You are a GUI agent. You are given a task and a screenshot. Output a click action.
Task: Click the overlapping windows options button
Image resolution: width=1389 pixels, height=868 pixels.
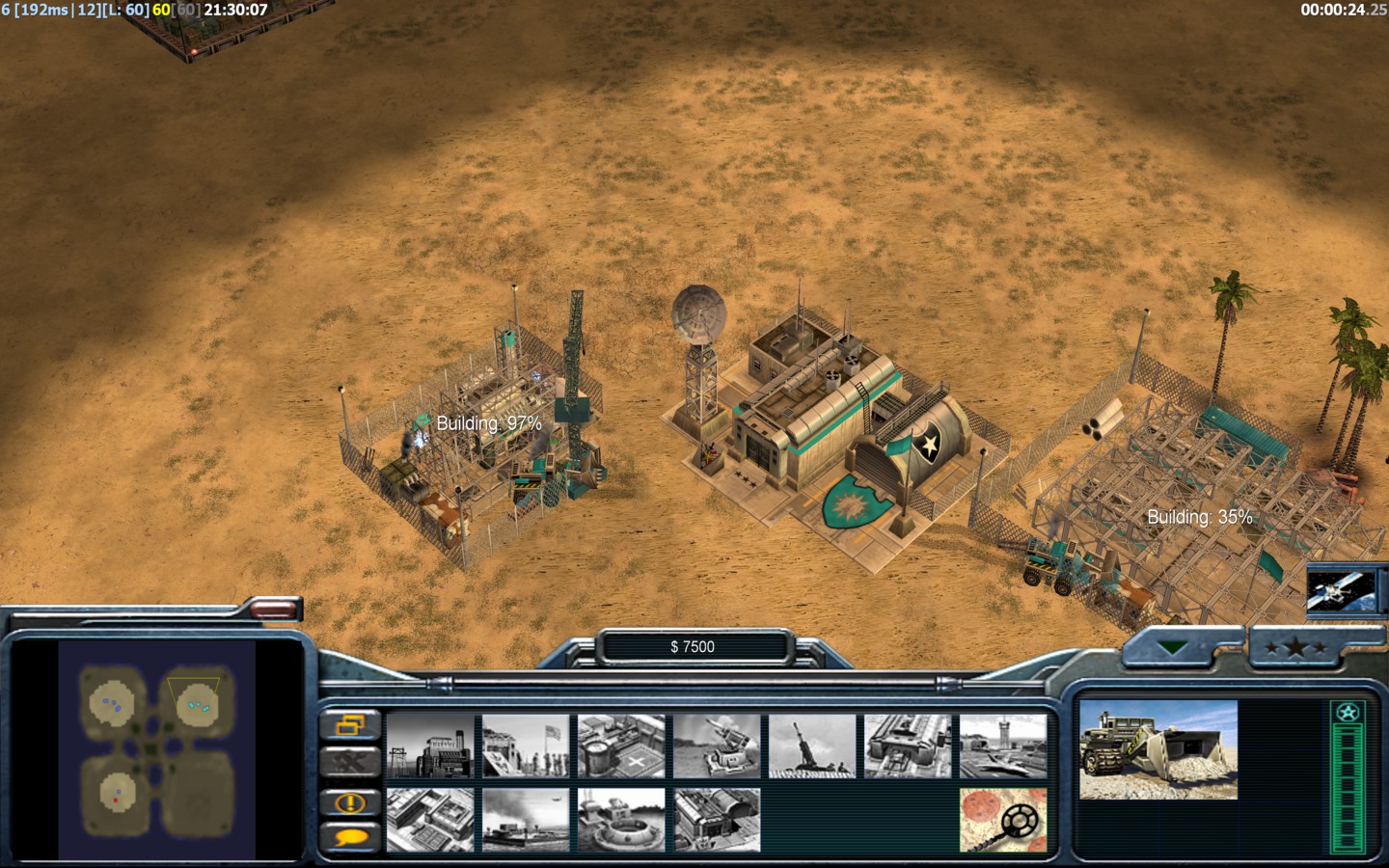pos(350,723)
